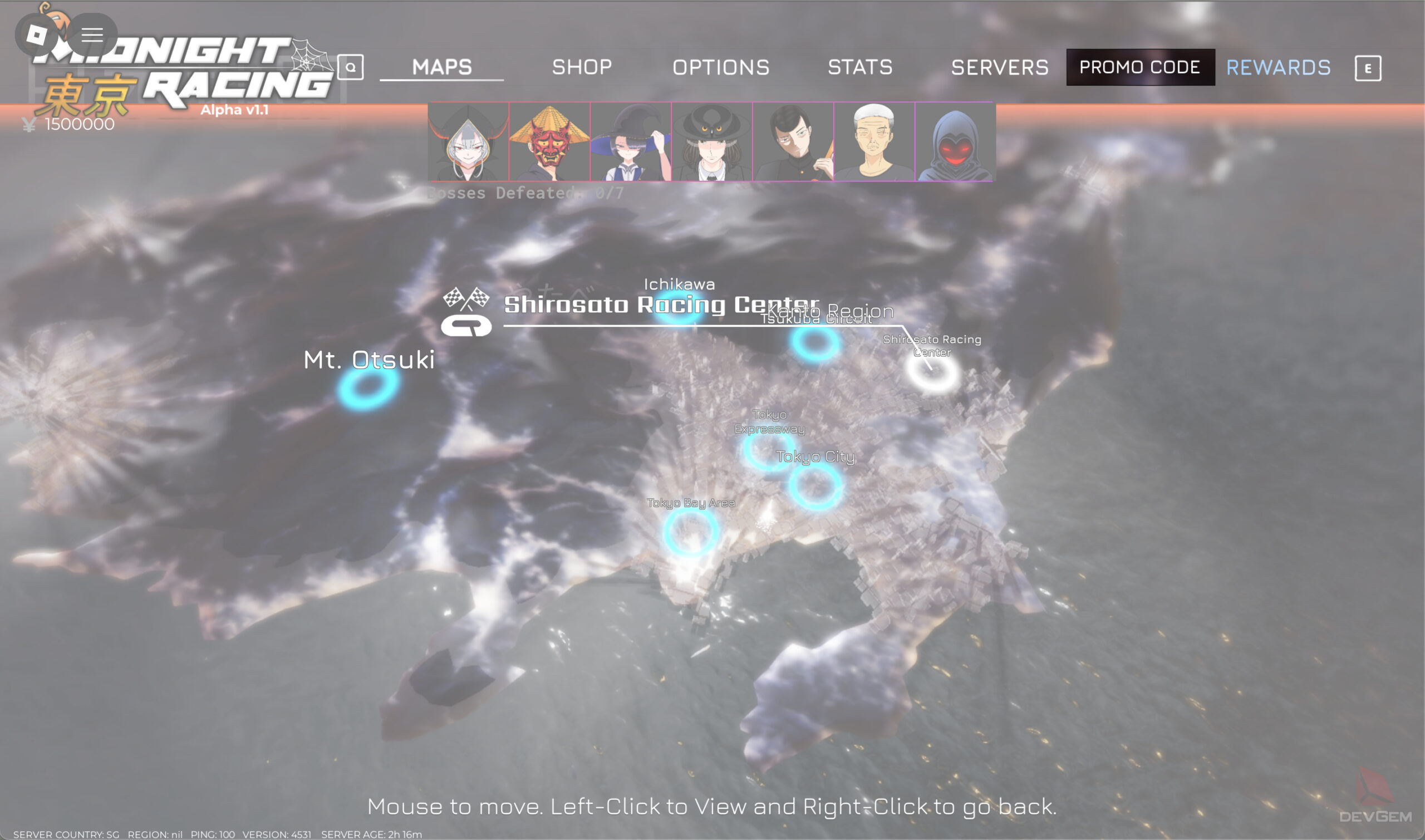Switch to the STATS tab

pyautogui.click(x=859, y=67)
